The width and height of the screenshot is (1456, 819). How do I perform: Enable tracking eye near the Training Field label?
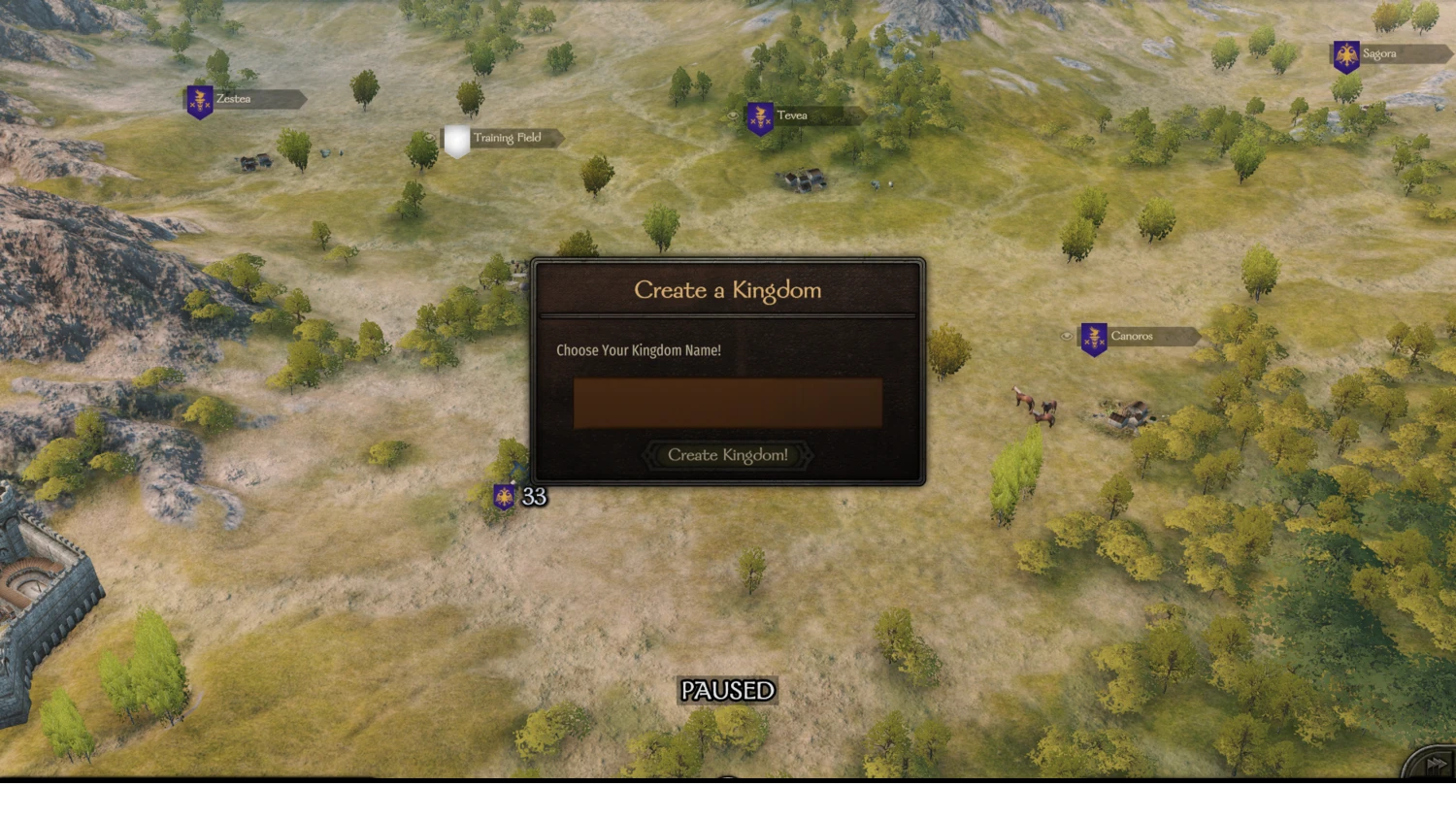(430, 138)
